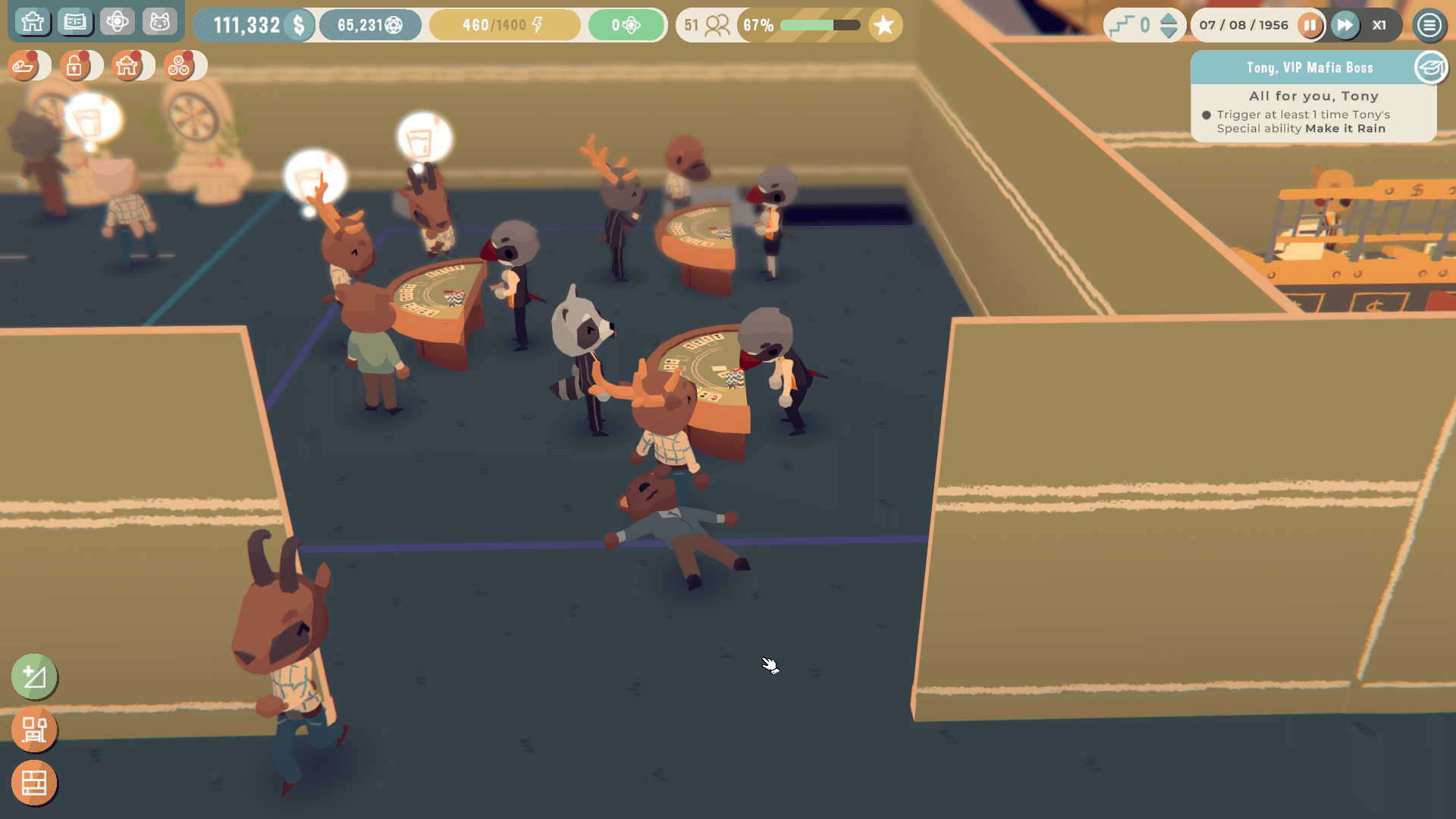Open the hamburger main menu
Screen dimensions: 1456x819
pos(1429,25)
